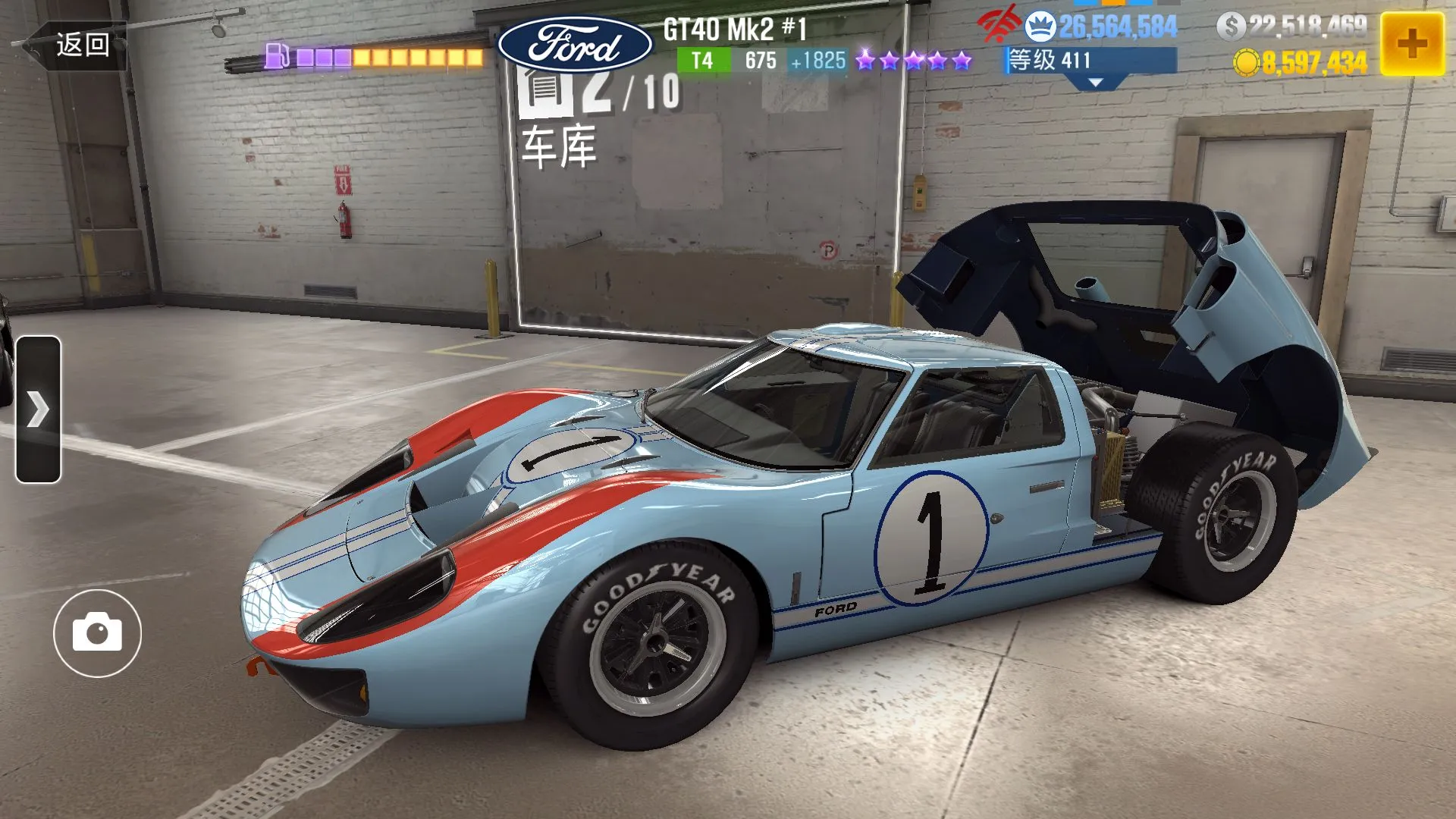Tap the cash dollar balance
The height and width of the screenshot is (819, 1456).
pyautogui.click(x=1292, y=27)
